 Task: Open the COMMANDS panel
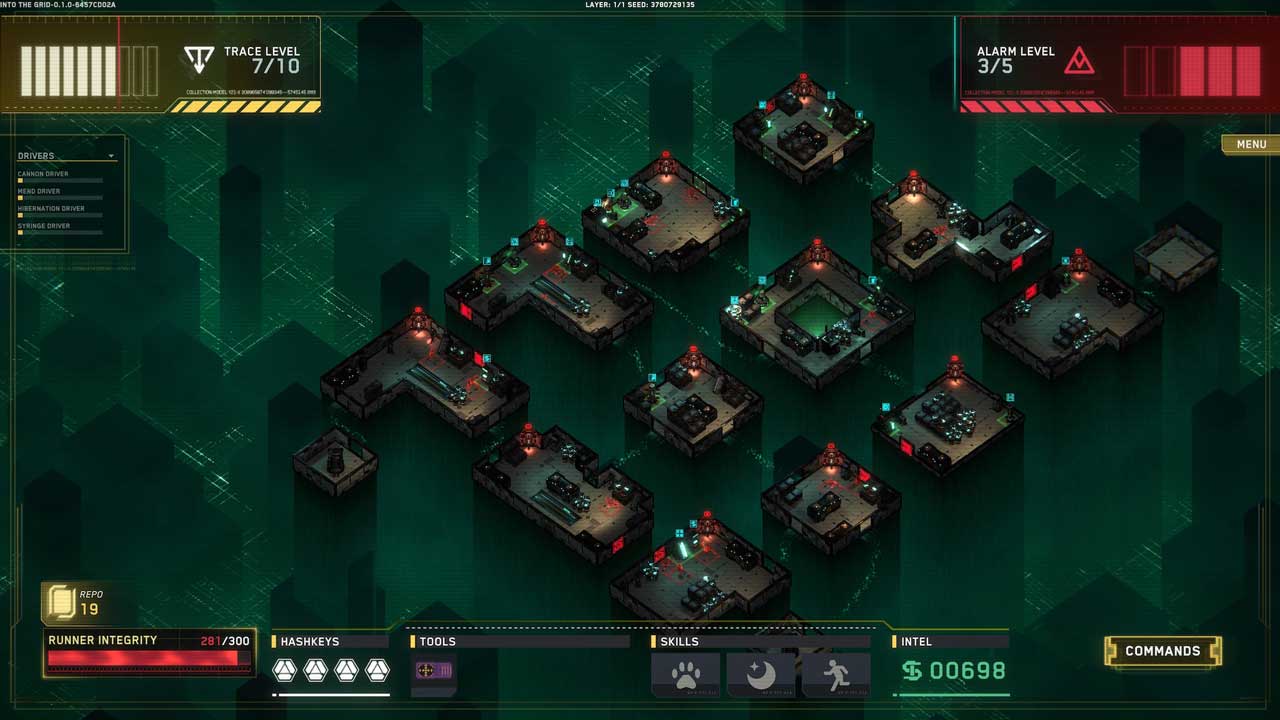pos(1162,651)
